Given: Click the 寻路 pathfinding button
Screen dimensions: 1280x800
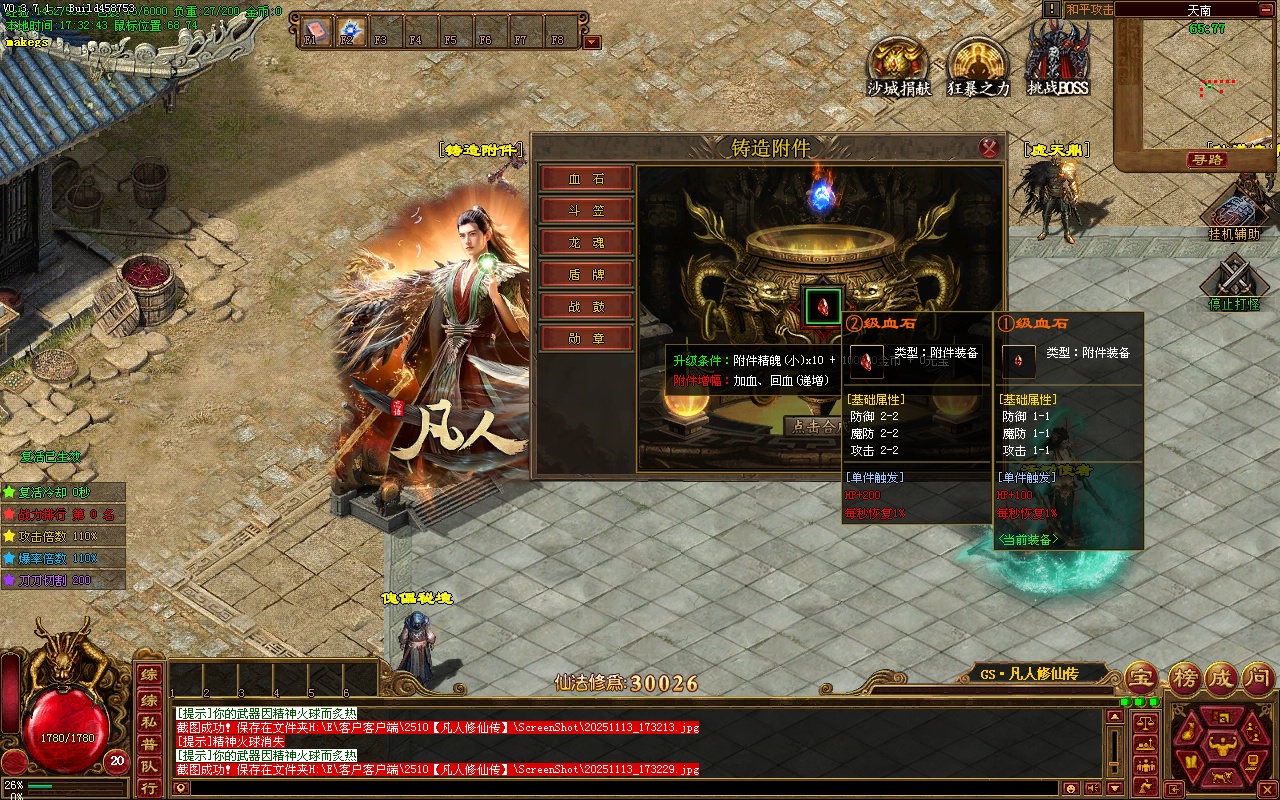Looking at the screenshot, I should coord(1208,160).
